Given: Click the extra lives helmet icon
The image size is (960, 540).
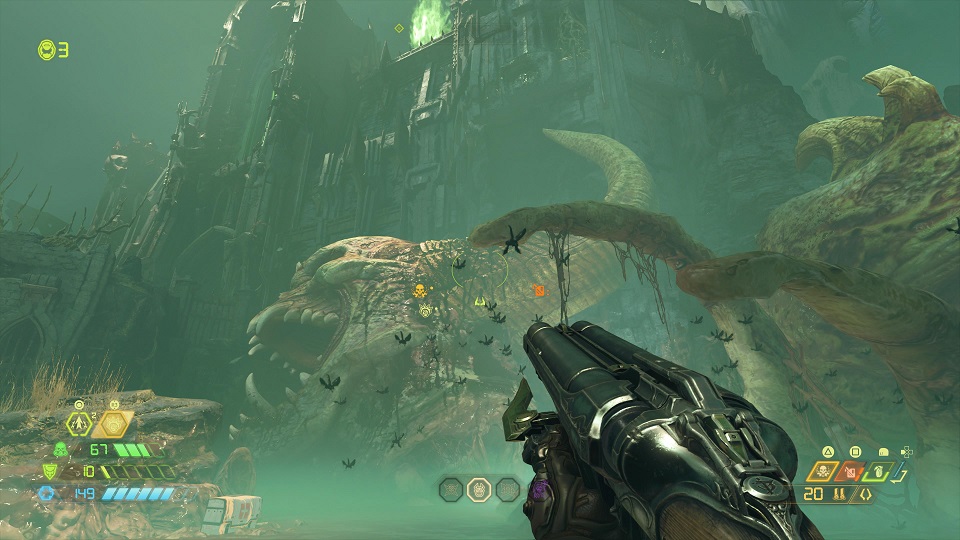Looking at the screenshot, I should (46, 49).
